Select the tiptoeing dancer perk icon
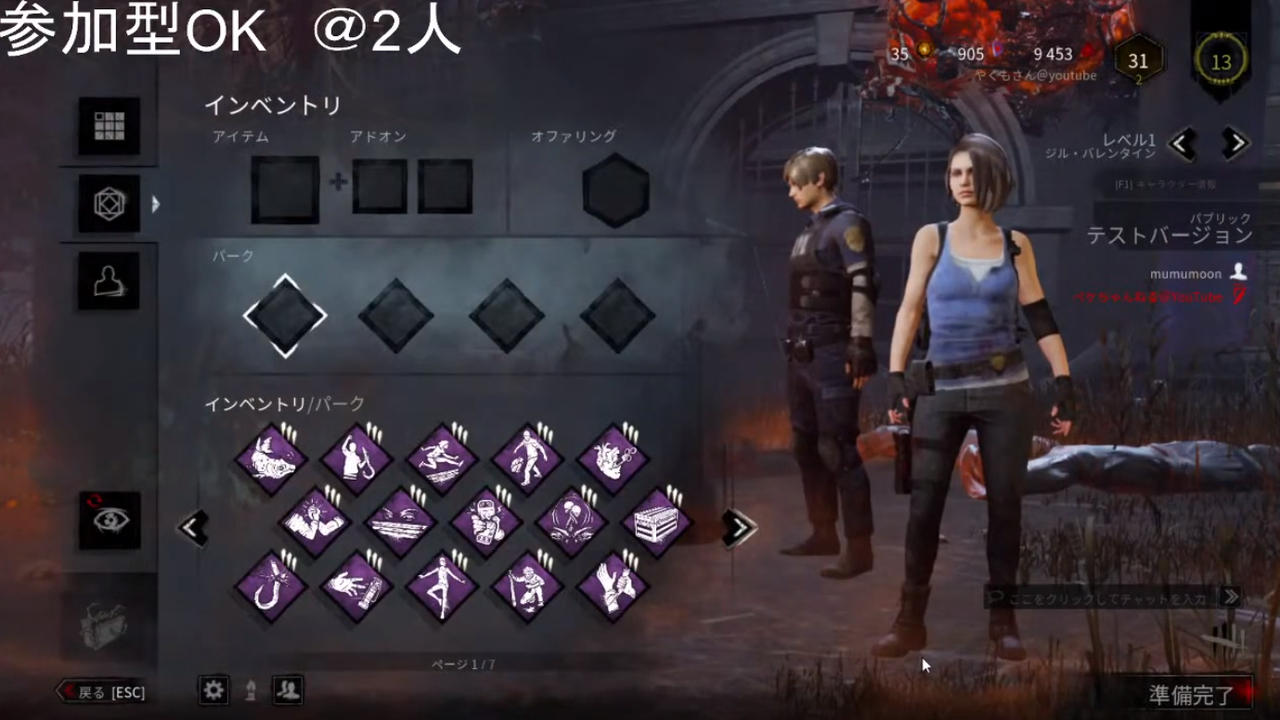Viewport: 1280px width, 720px height. (x=443, y=585)
